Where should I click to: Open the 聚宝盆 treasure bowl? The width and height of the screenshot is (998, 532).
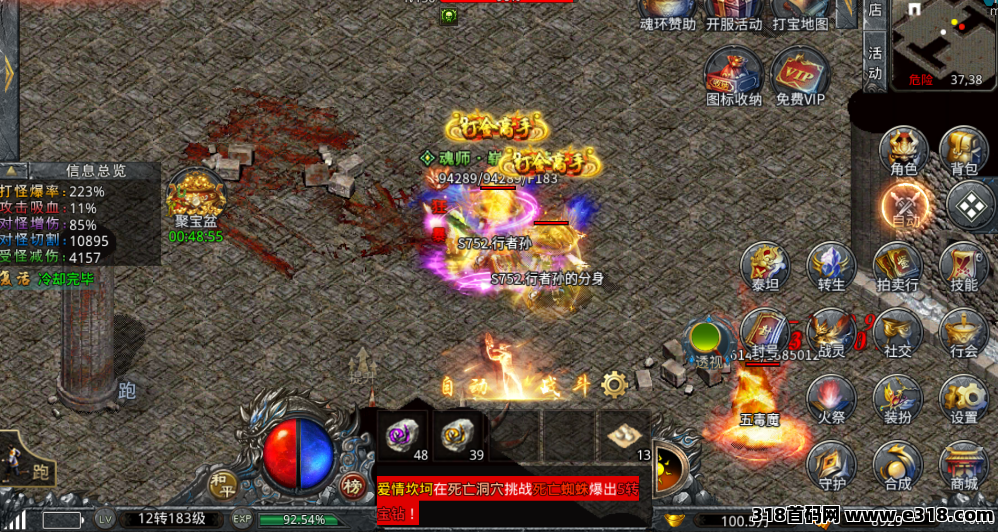[x=195, y=198]
